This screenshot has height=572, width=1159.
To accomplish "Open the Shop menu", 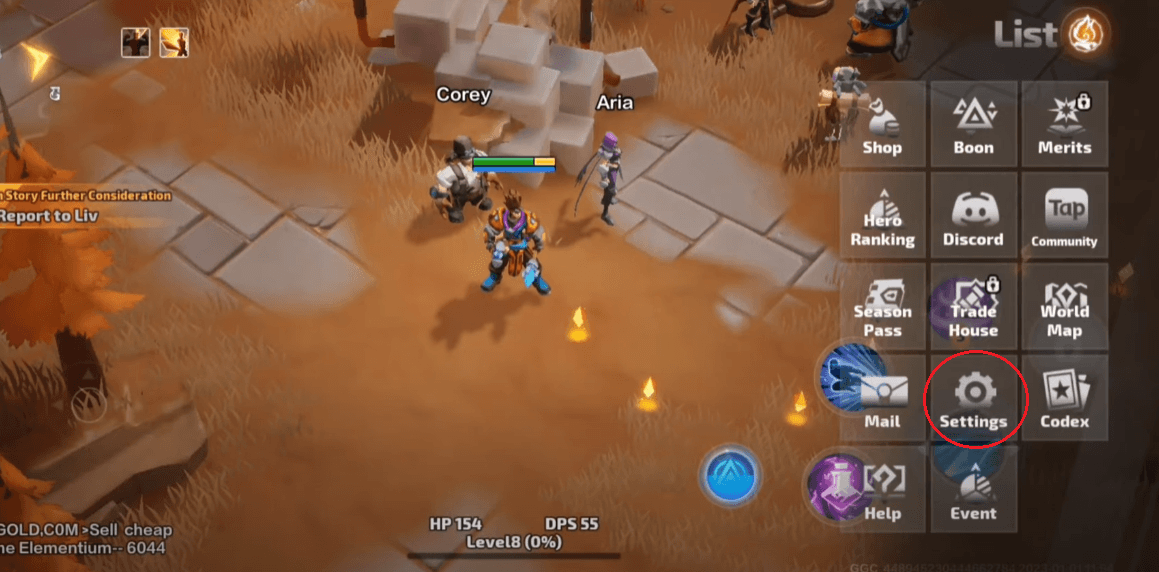I will pos(882,125).
